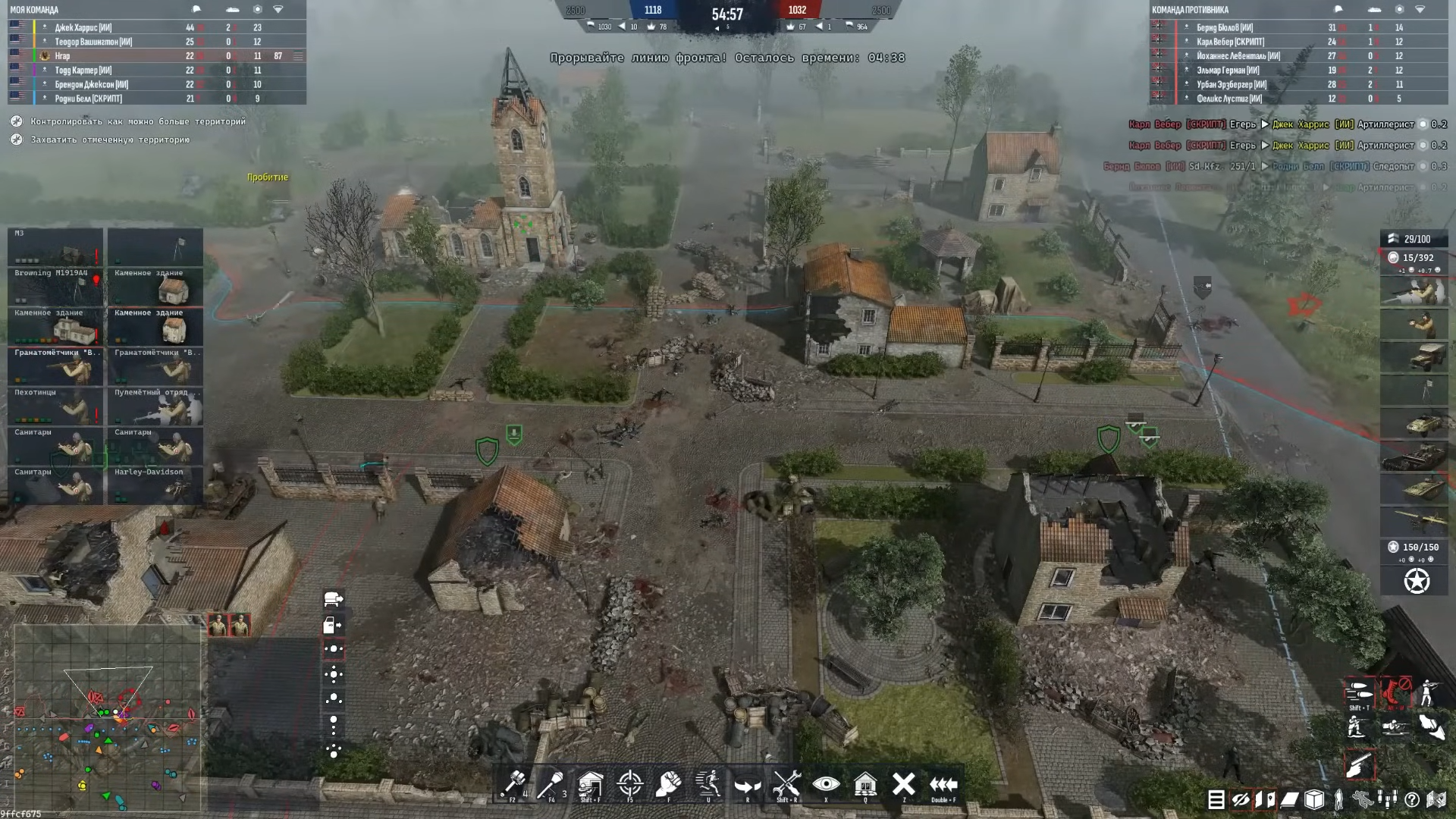1456x819 pixels.
Task: Order retreat with the triple arrows icon
Action: click(943, 784)
